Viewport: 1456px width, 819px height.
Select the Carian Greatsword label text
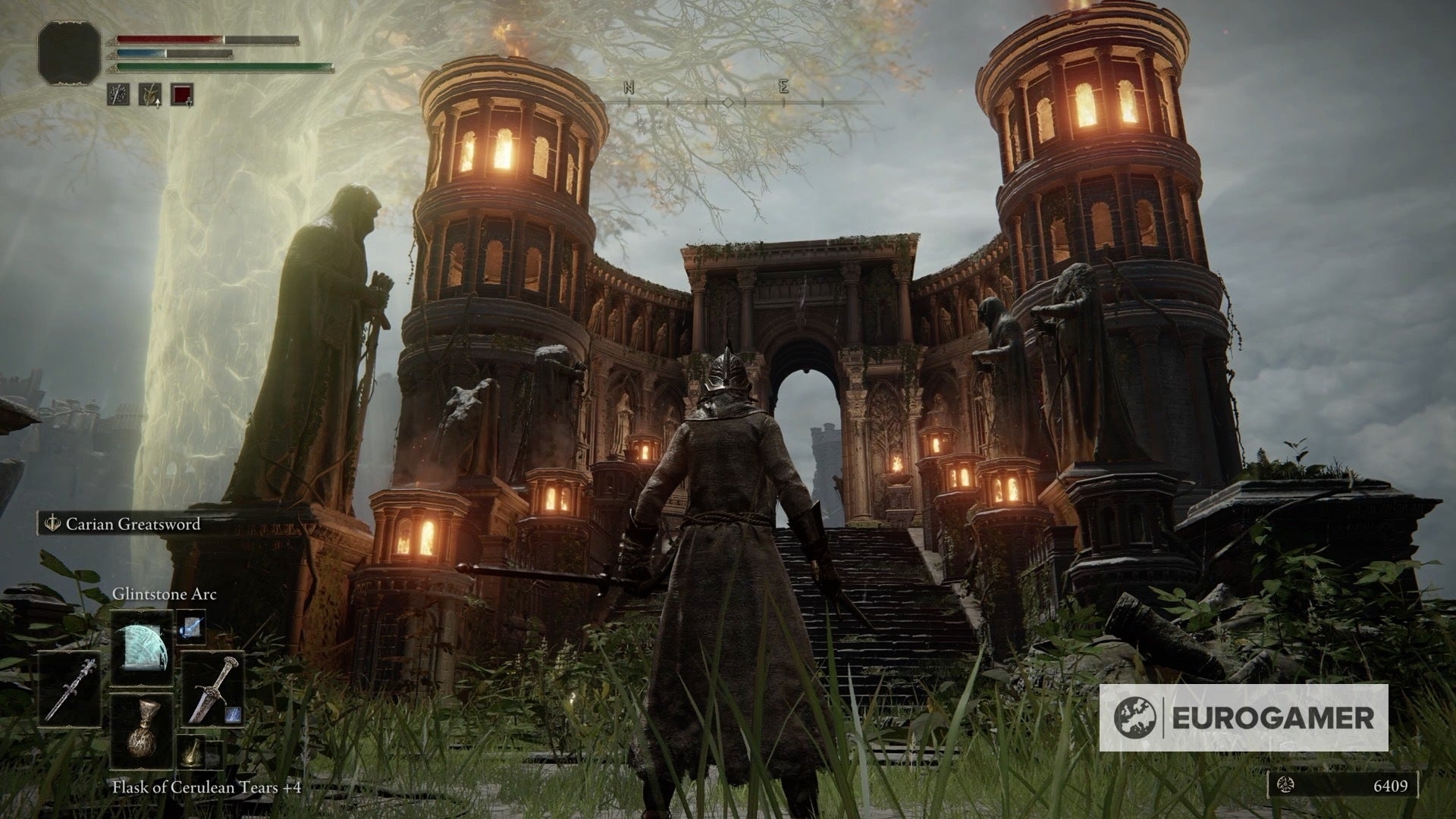coord(133,525)
